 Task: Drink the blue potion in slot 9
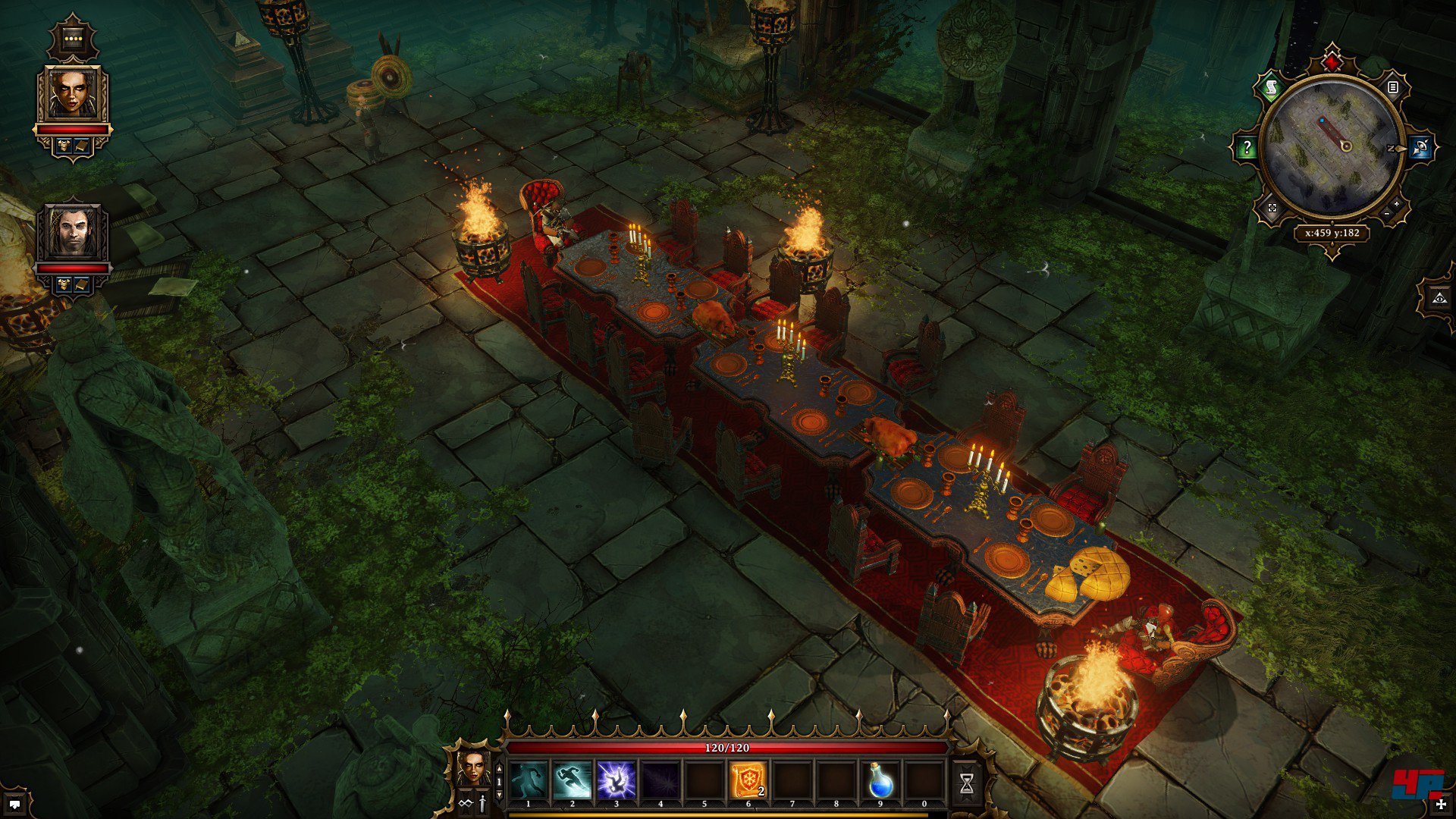pos(880,780)
